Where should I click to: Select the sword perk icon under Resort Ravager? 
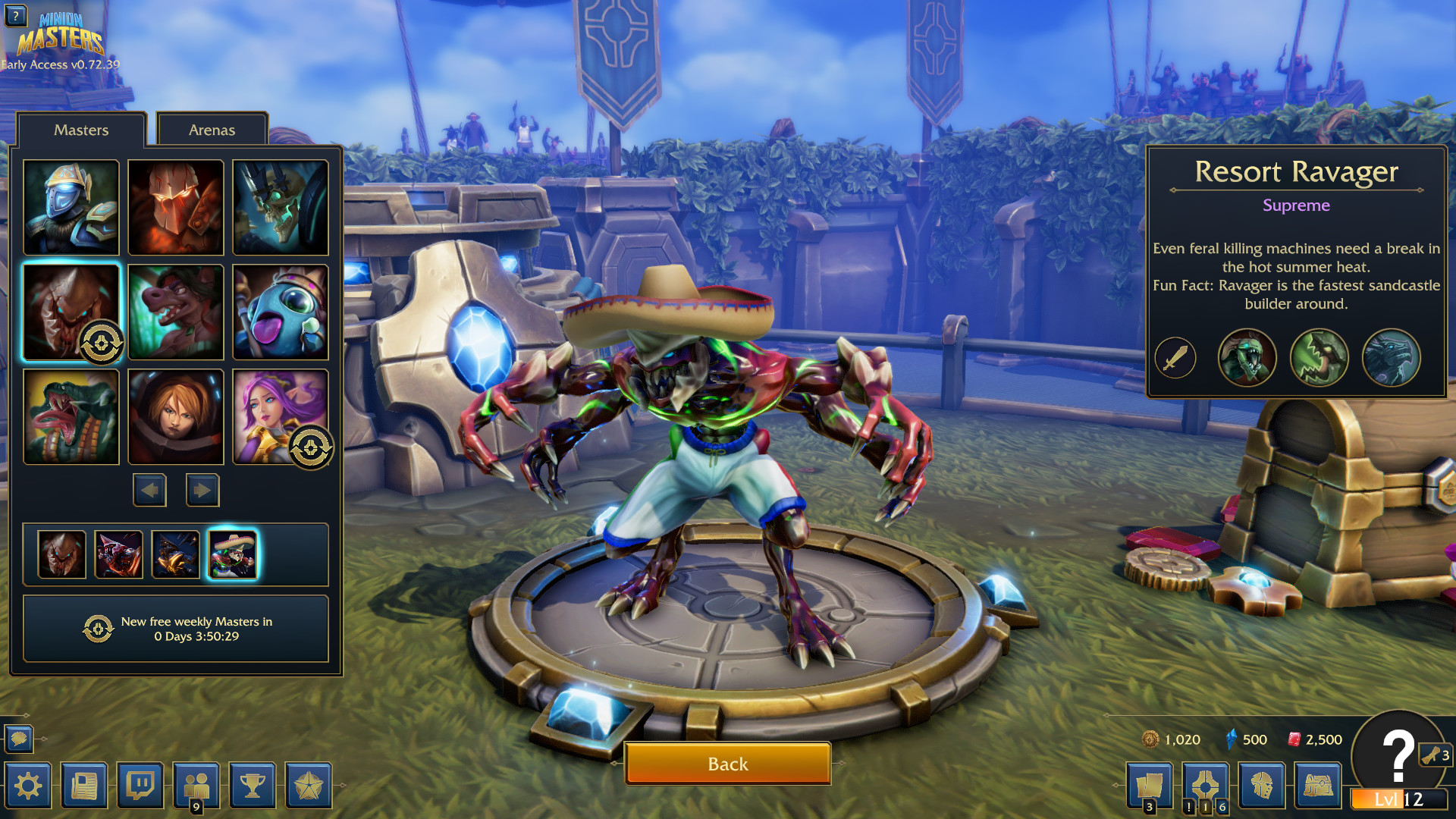[1176, 357]
